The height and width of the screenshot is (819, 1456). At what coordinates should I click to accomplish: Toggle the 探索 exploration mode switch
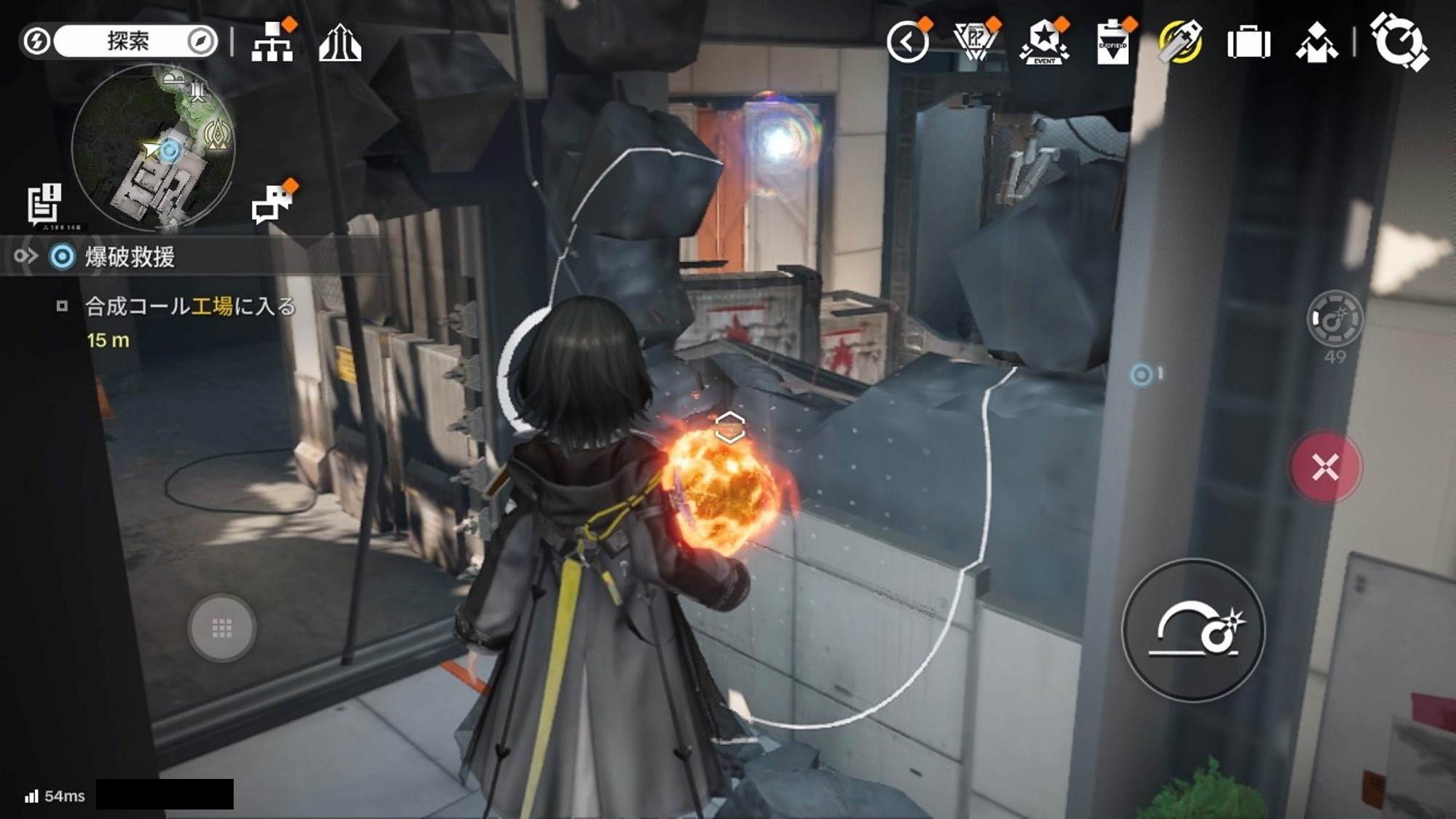click(x=120, y=41)
